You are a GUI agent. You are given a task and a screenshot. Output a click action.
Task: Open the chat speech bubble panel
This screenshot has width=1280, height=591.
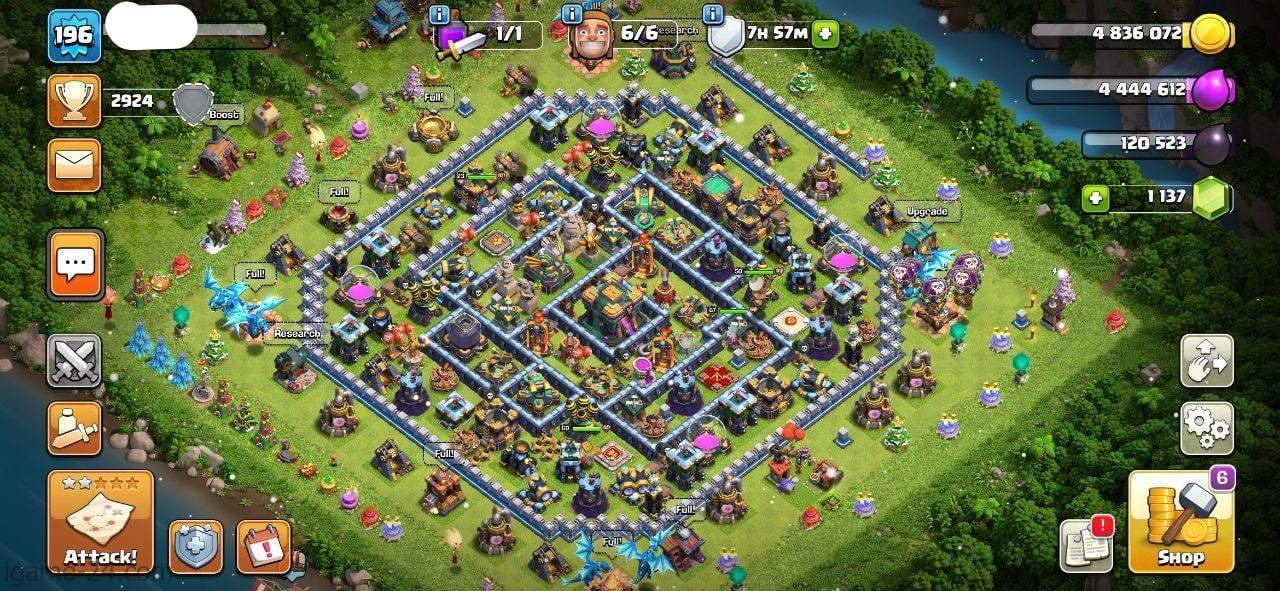click(74, 265)
